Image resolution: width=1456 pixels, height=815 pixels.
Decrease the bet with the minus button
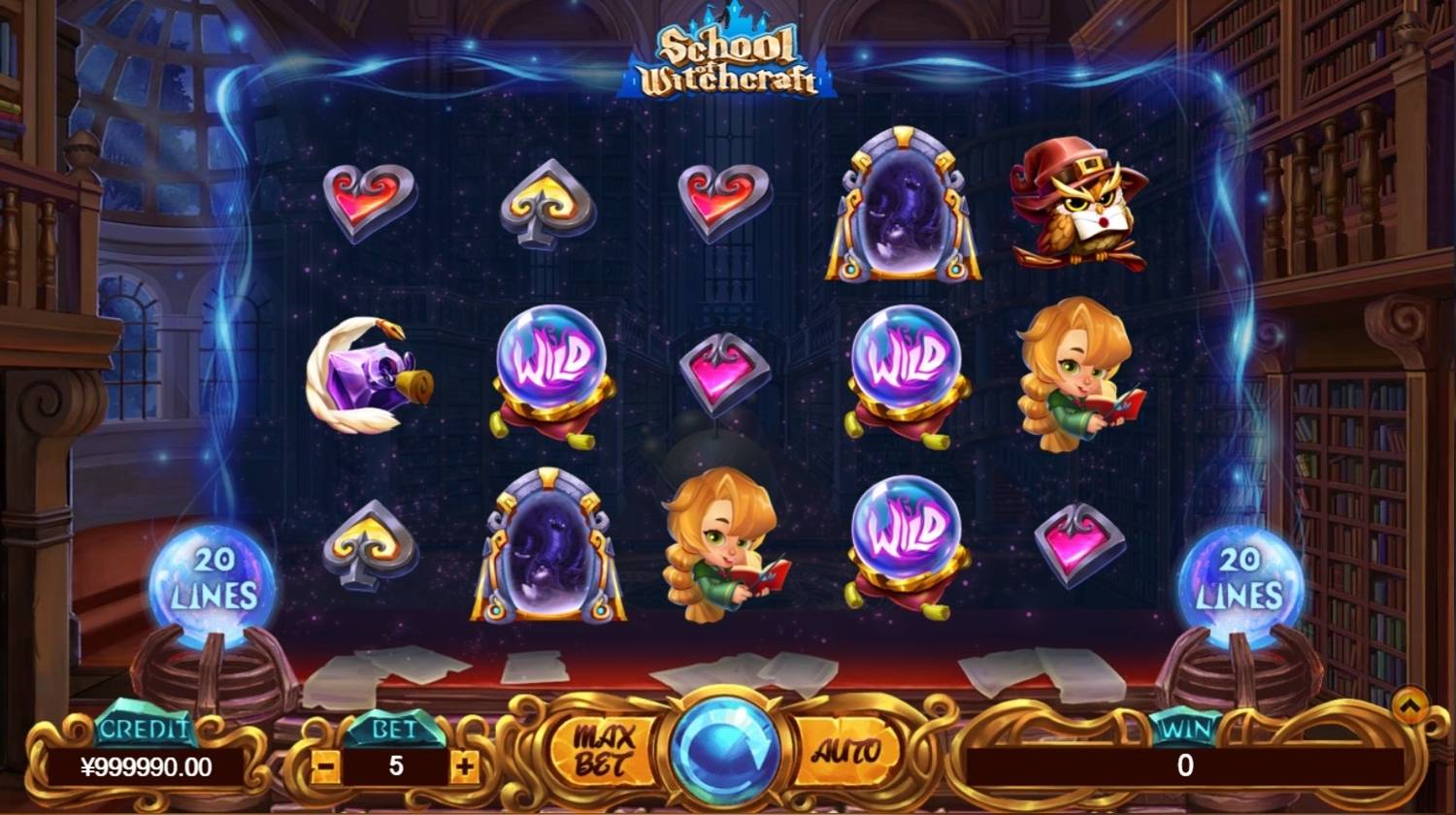point(326,766)
